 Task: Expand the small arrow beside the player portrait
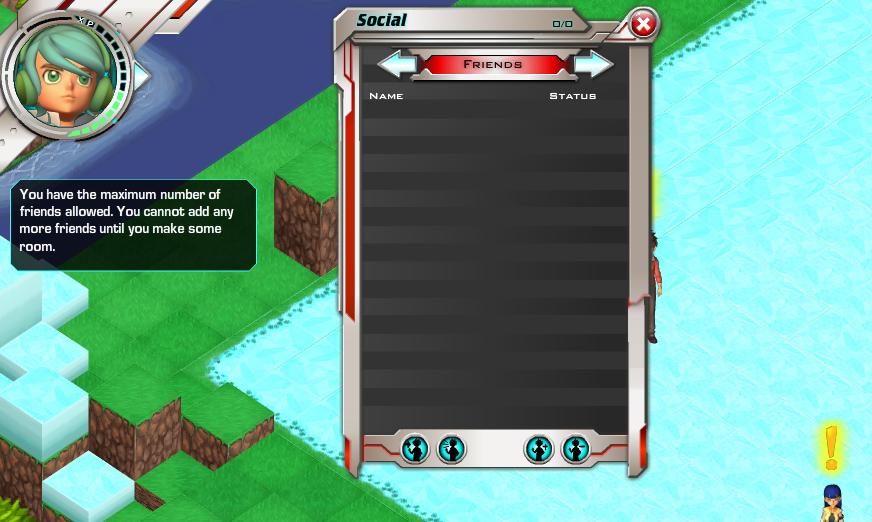pos(141,75)
